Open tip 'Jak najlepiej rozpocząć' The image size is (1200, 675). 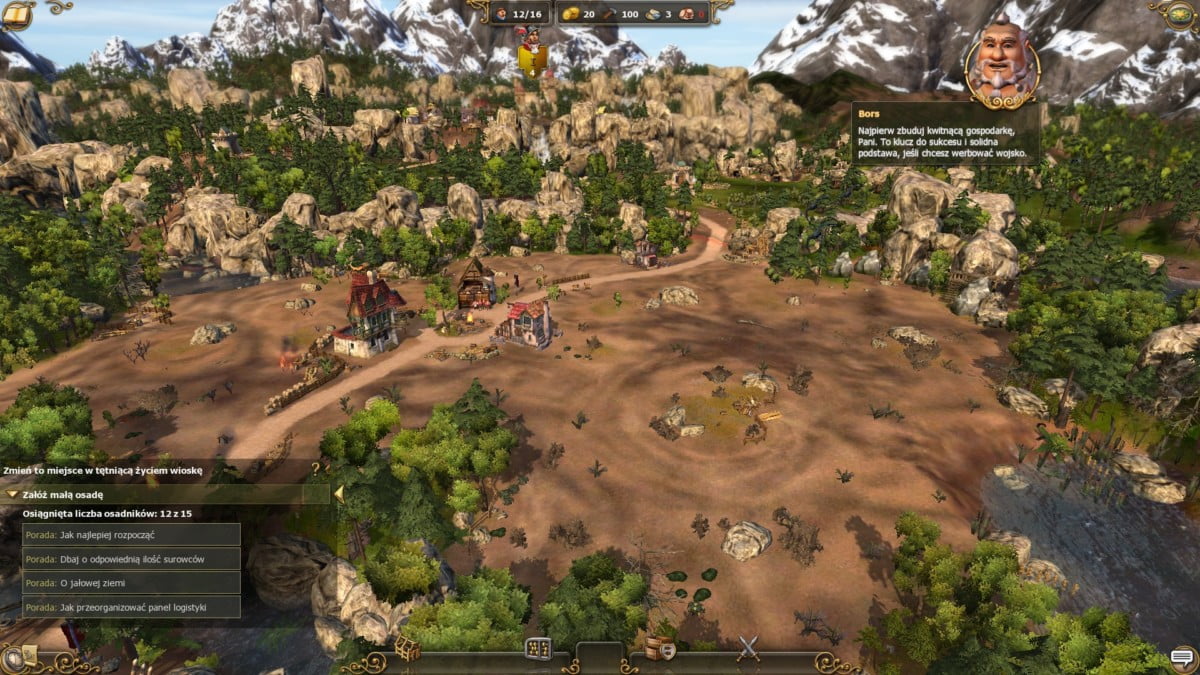(x=131, y=534)
